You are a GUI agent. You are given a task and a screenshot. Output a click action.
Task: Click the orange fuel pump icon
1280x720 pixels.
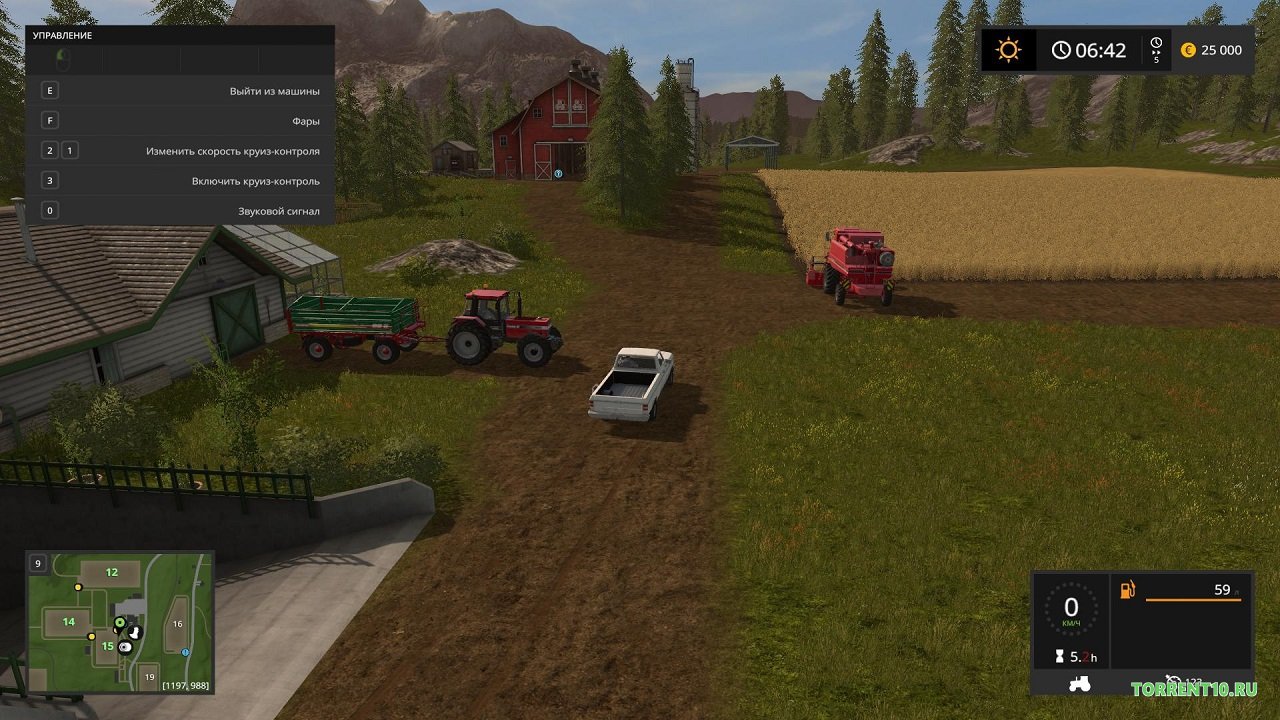1128,590
